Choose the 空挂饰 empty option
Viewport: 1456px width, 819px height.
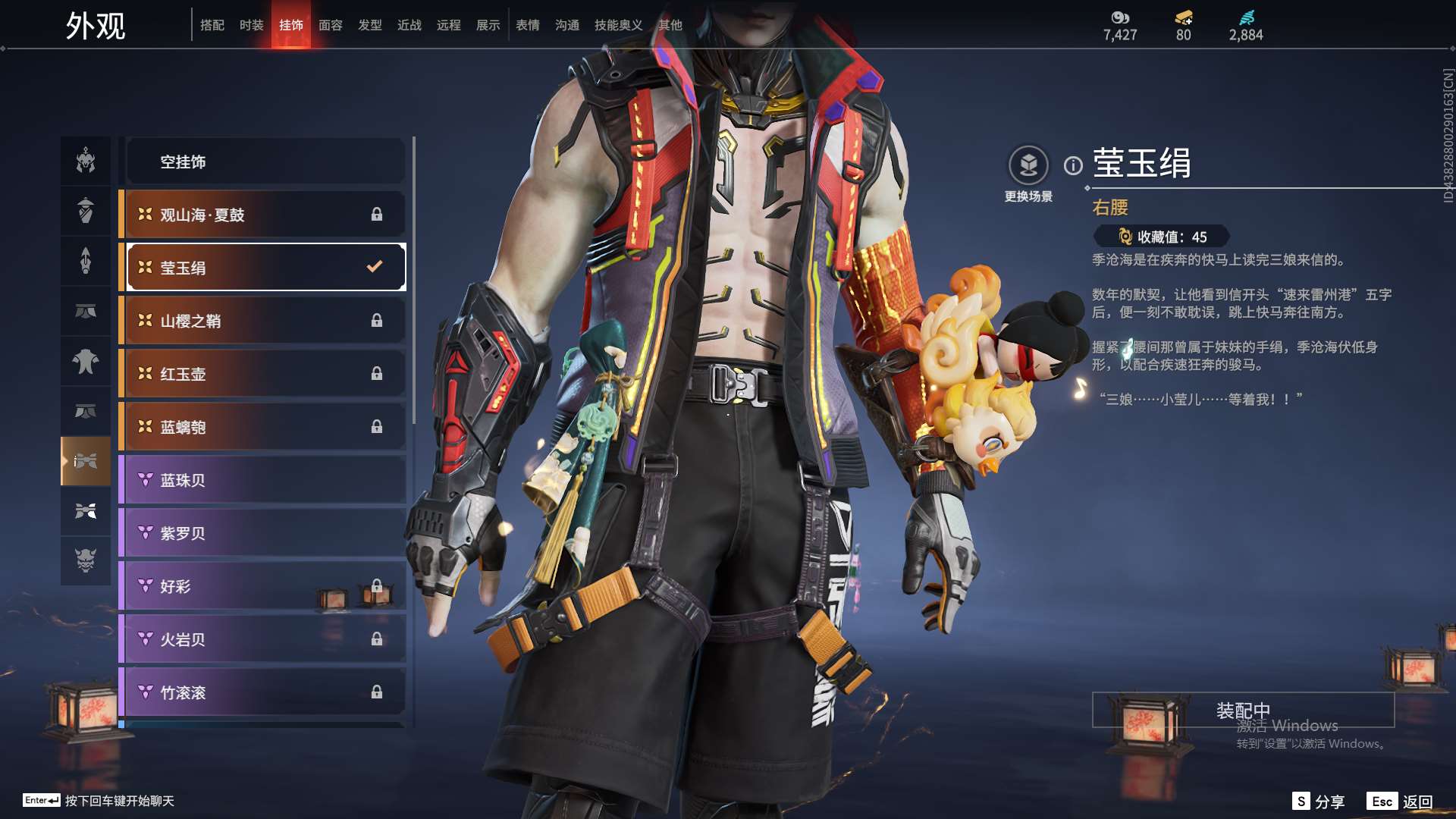pyautogui.click(x=265, y=162)
